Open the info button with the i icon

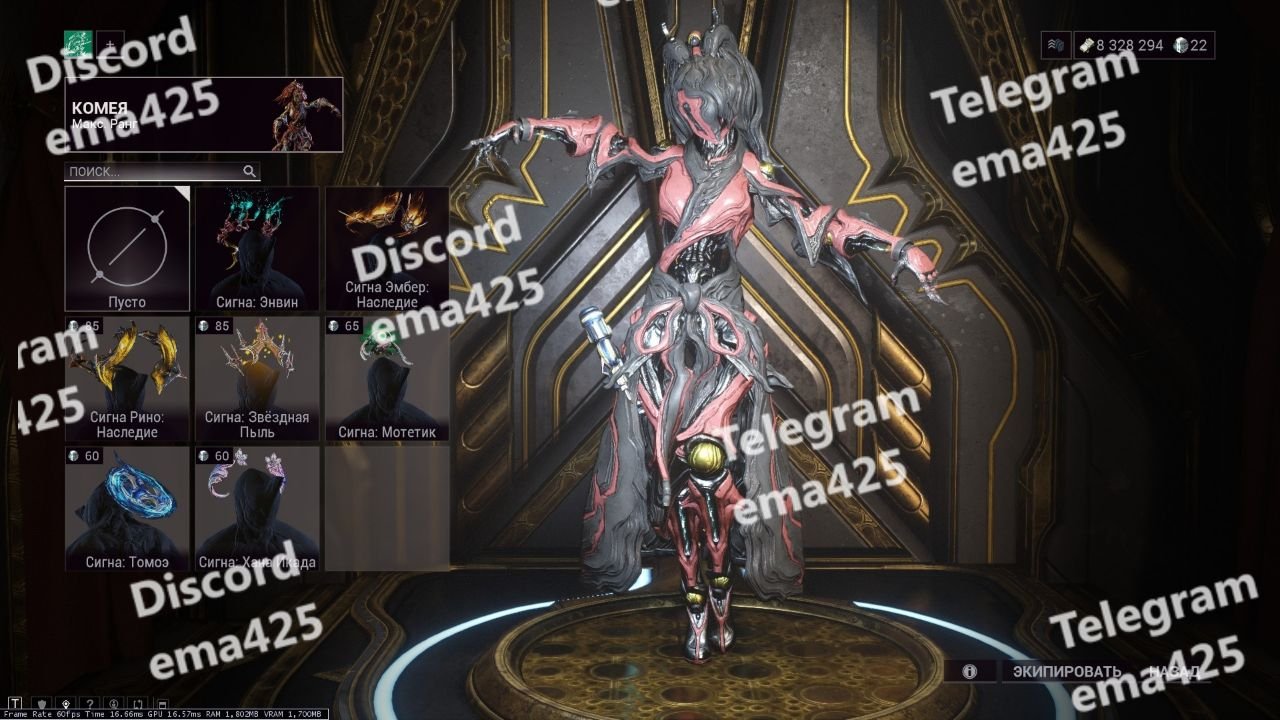[969, 671]
